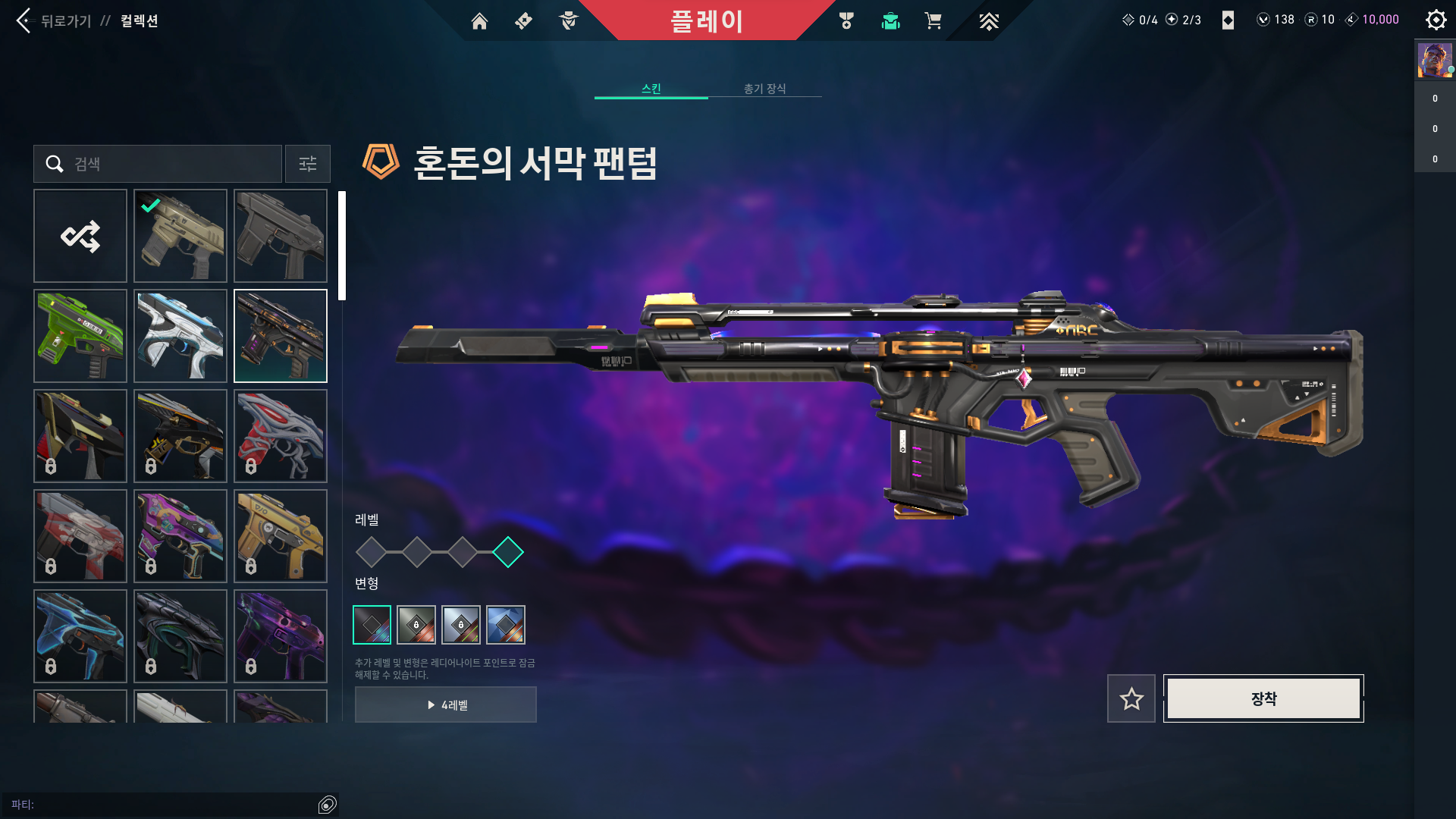
Task: Select the 스킨 tab
Action: (651, 89)
